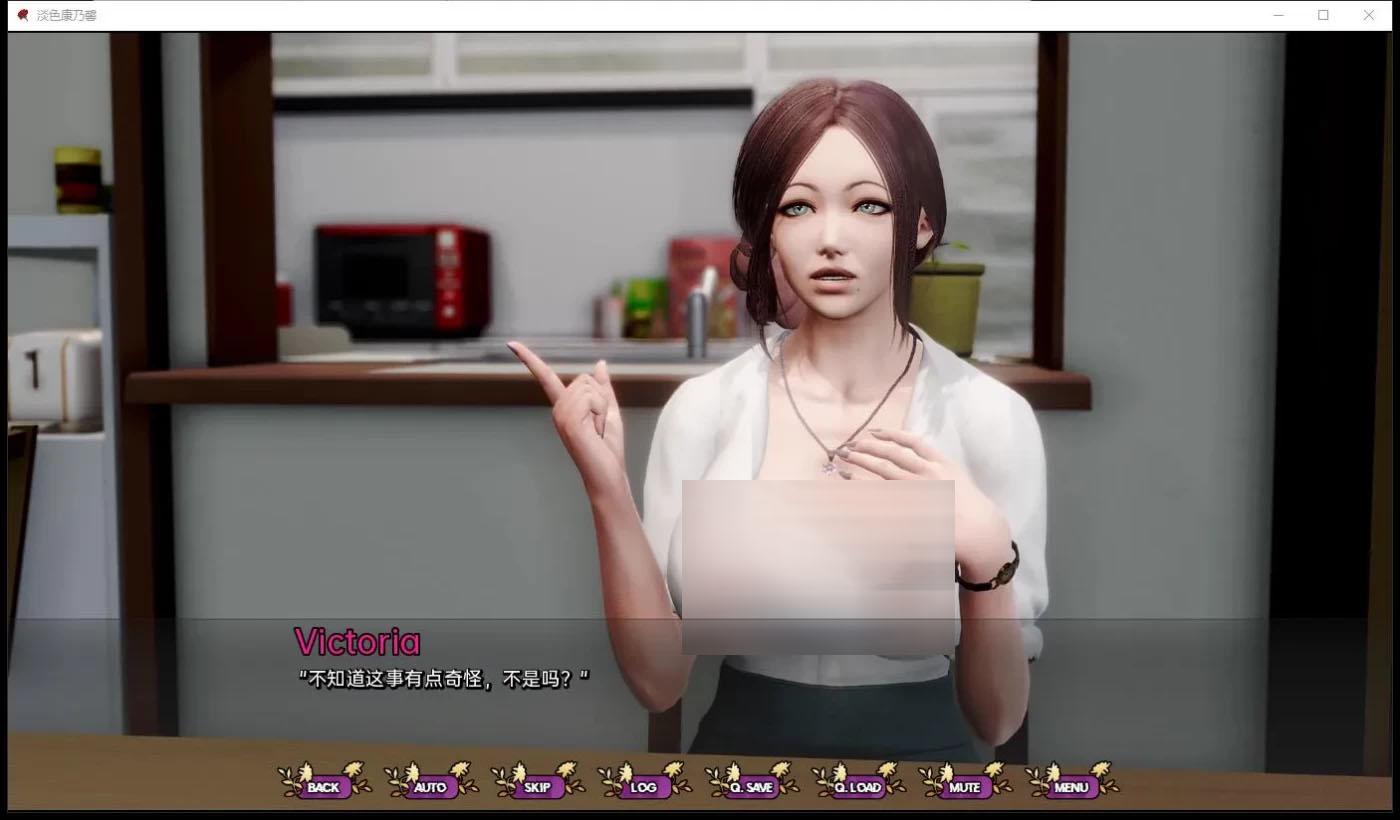Open the game MENU
The height and width of the screenshot is (820, 1400).
[1070, 788]
